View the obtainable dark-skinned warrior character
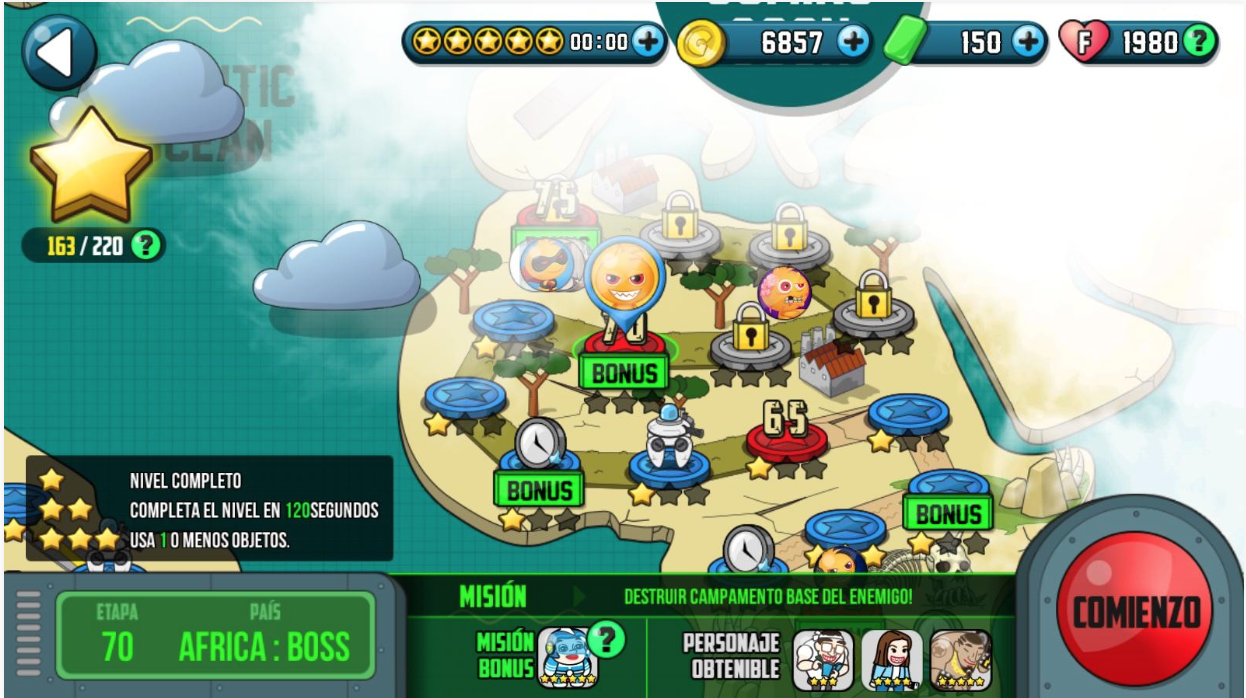 point(960,660)
